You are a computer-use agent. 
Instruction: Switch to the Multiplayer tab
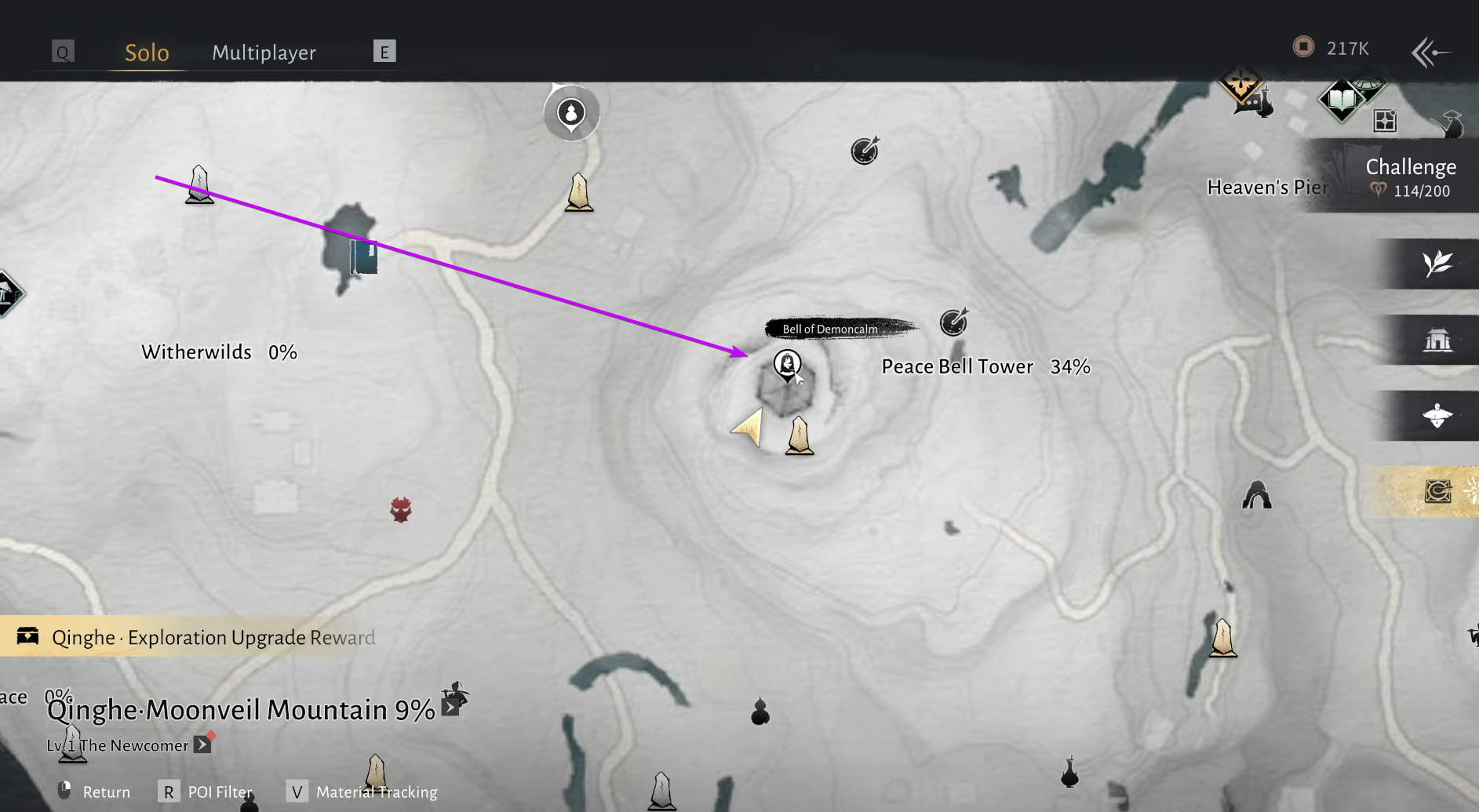(x=264, y=52)
